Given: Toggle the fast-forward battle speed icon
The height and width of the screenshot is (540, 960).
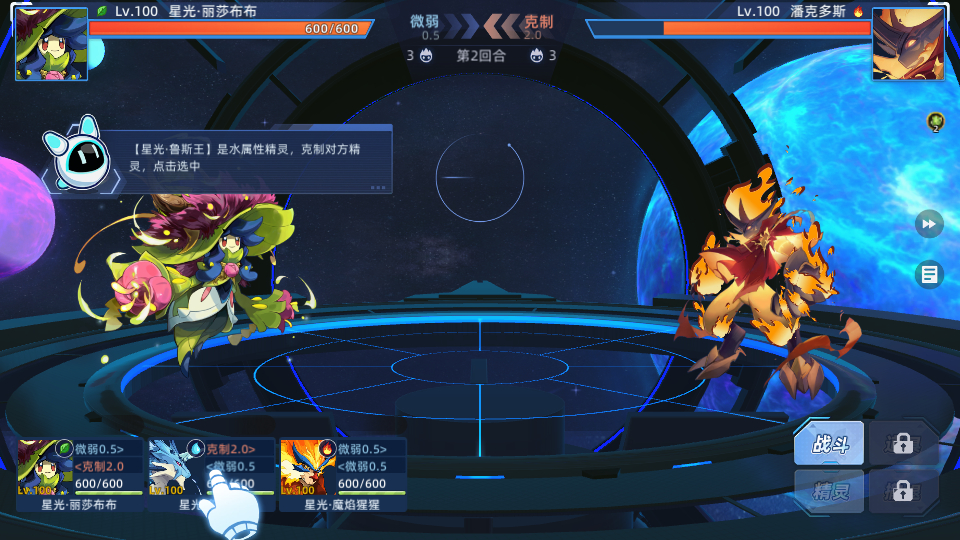Looking at the screenshot, I should 929,224.
